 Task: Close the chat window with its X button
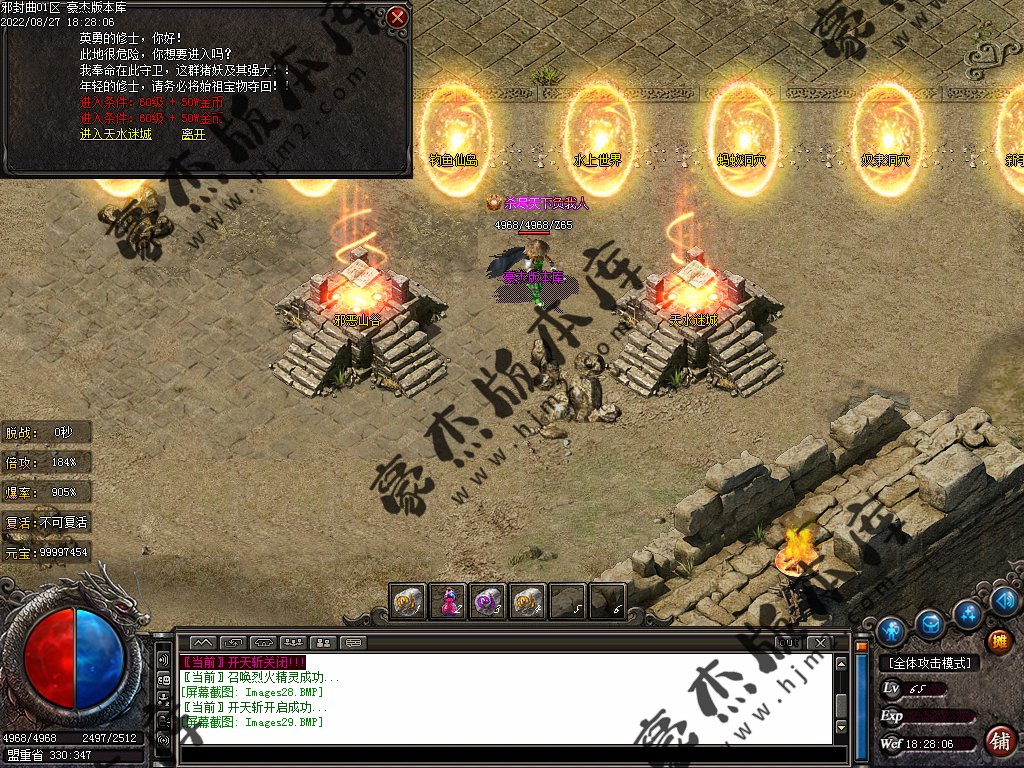(x=820, y=642)
